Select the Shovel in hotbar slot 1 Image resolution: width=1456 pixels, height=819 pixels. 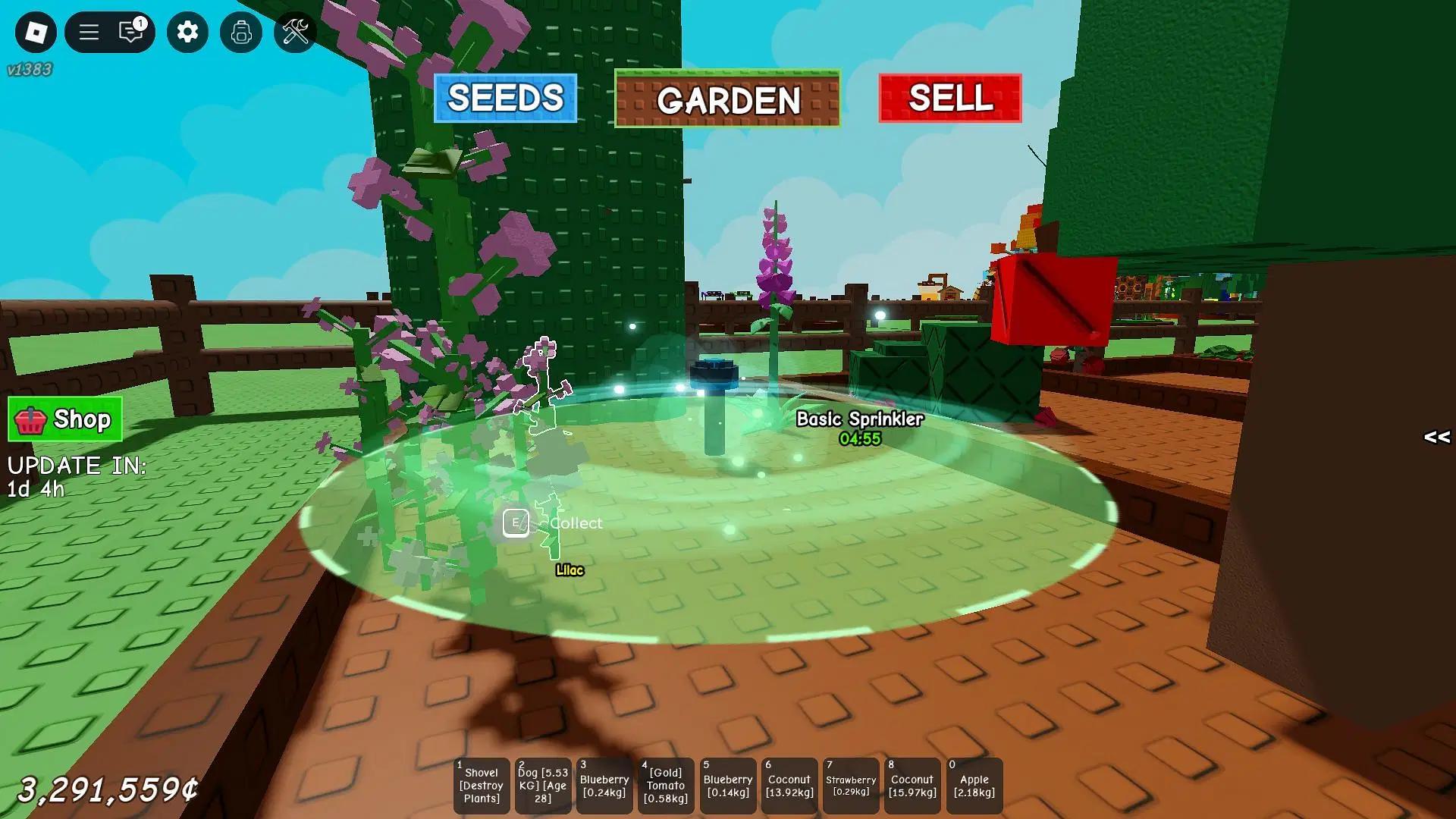point(481,786)
